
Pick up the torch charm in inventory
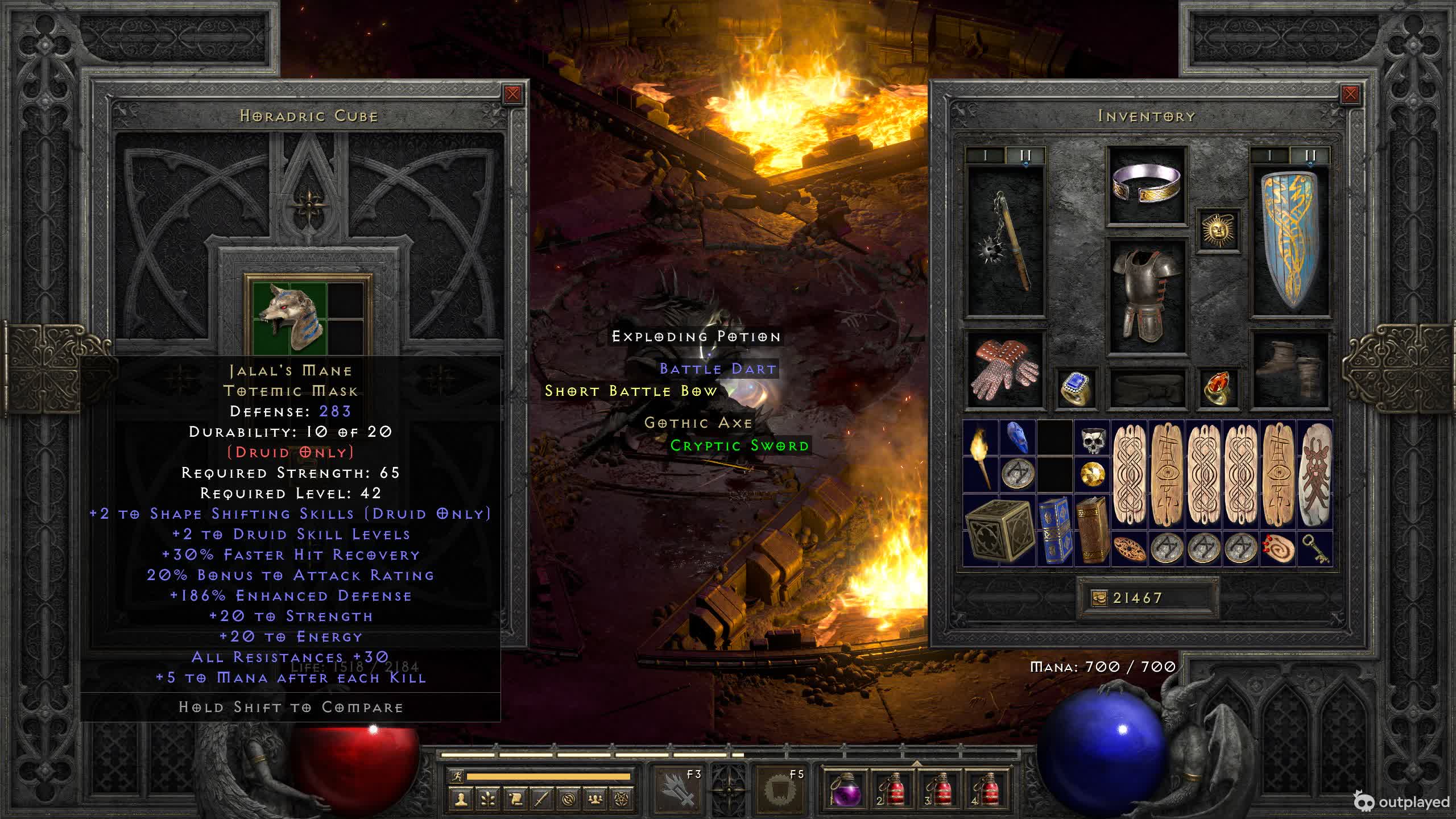(x=980, y=457)
